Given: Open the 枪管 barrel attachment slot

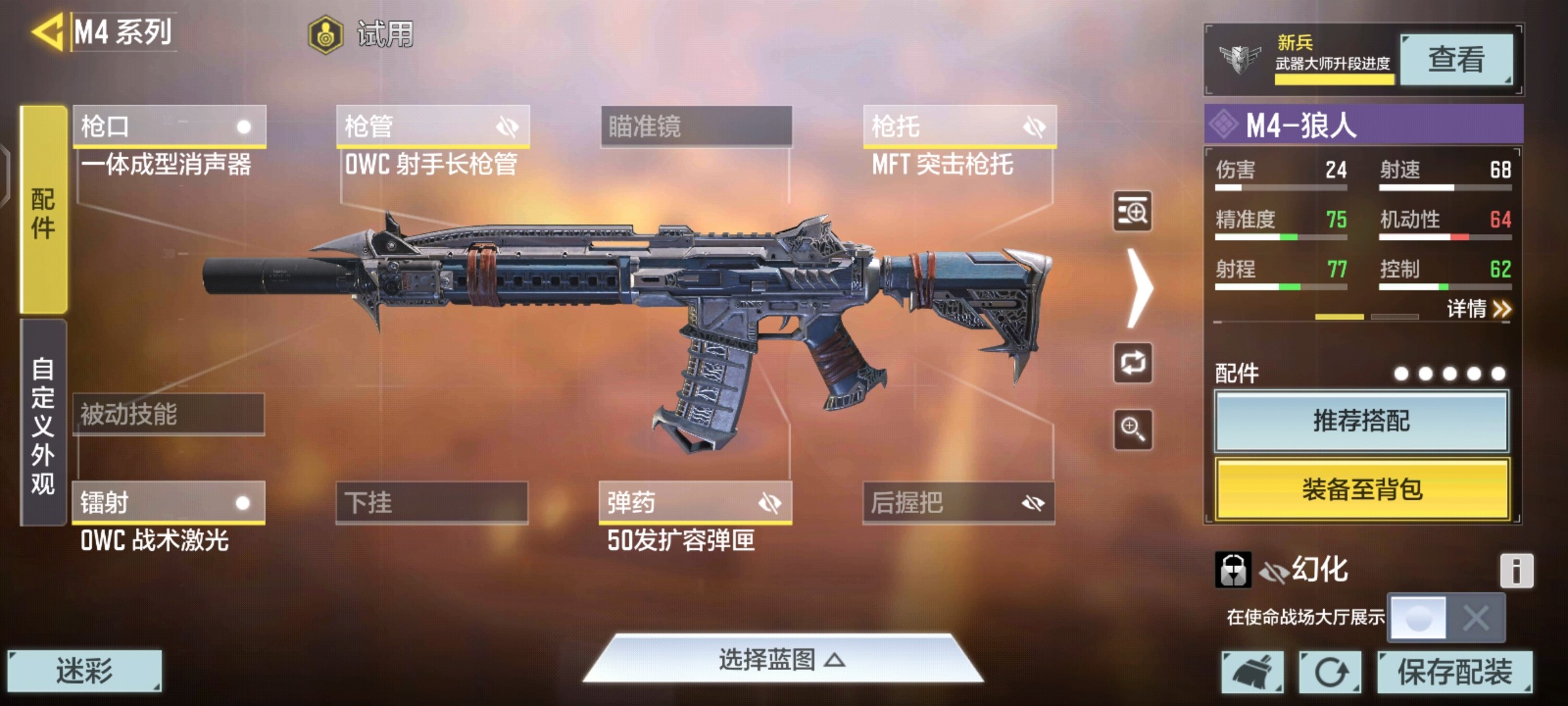Looking at the screenshot, I should (x=433, y=126).
